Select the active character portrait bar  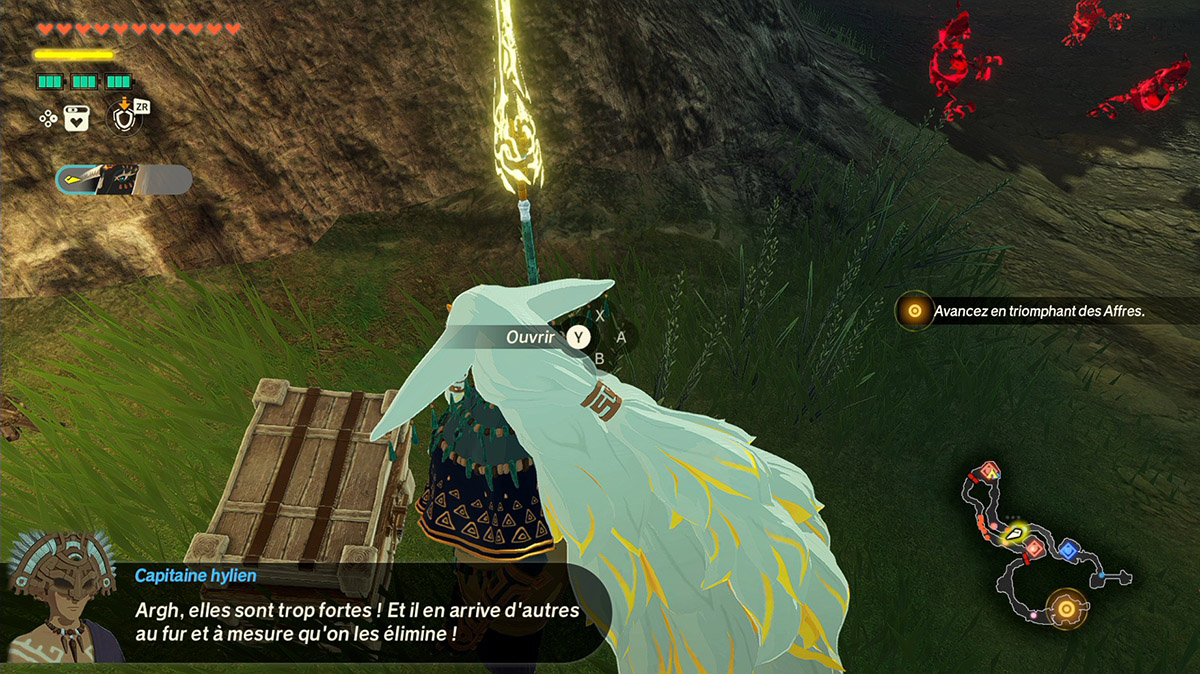coord(124,179)
